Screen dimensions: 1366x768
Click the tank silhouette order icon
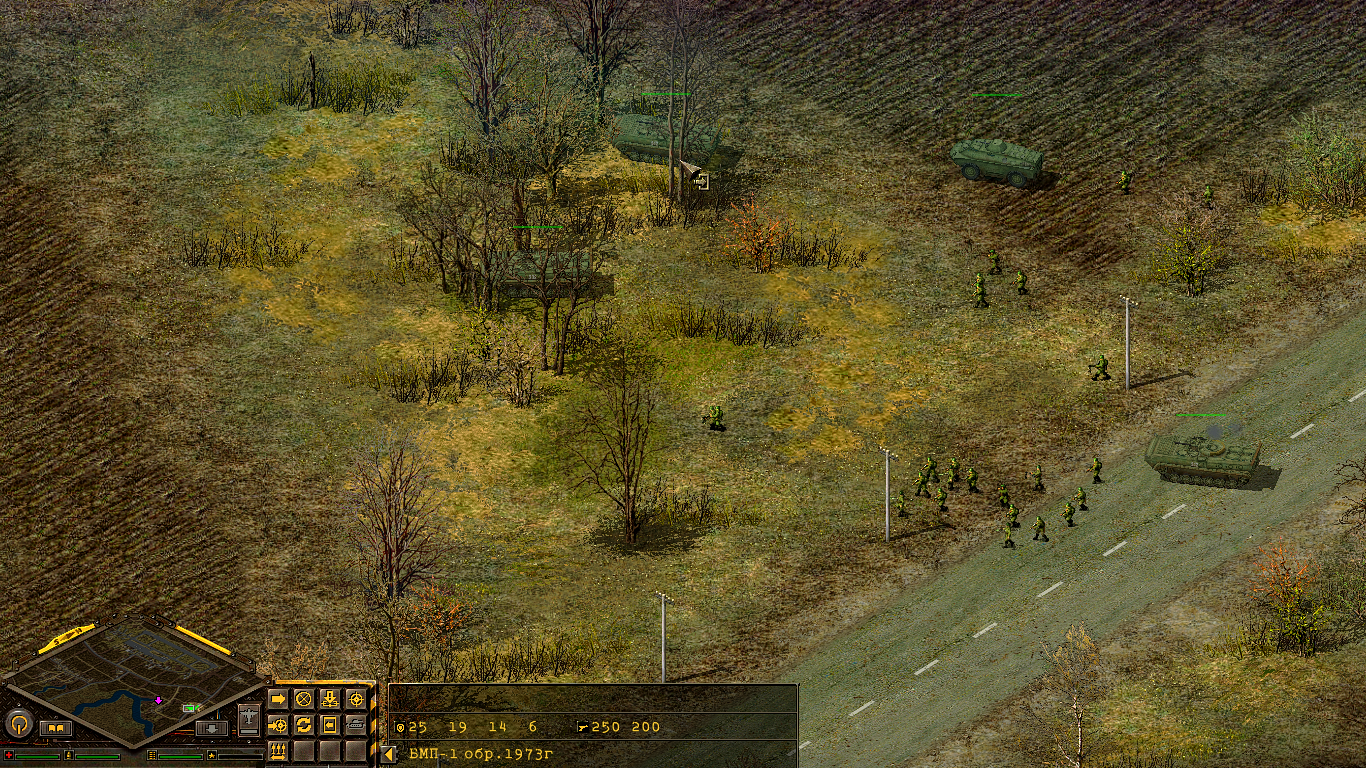[357, 724]
